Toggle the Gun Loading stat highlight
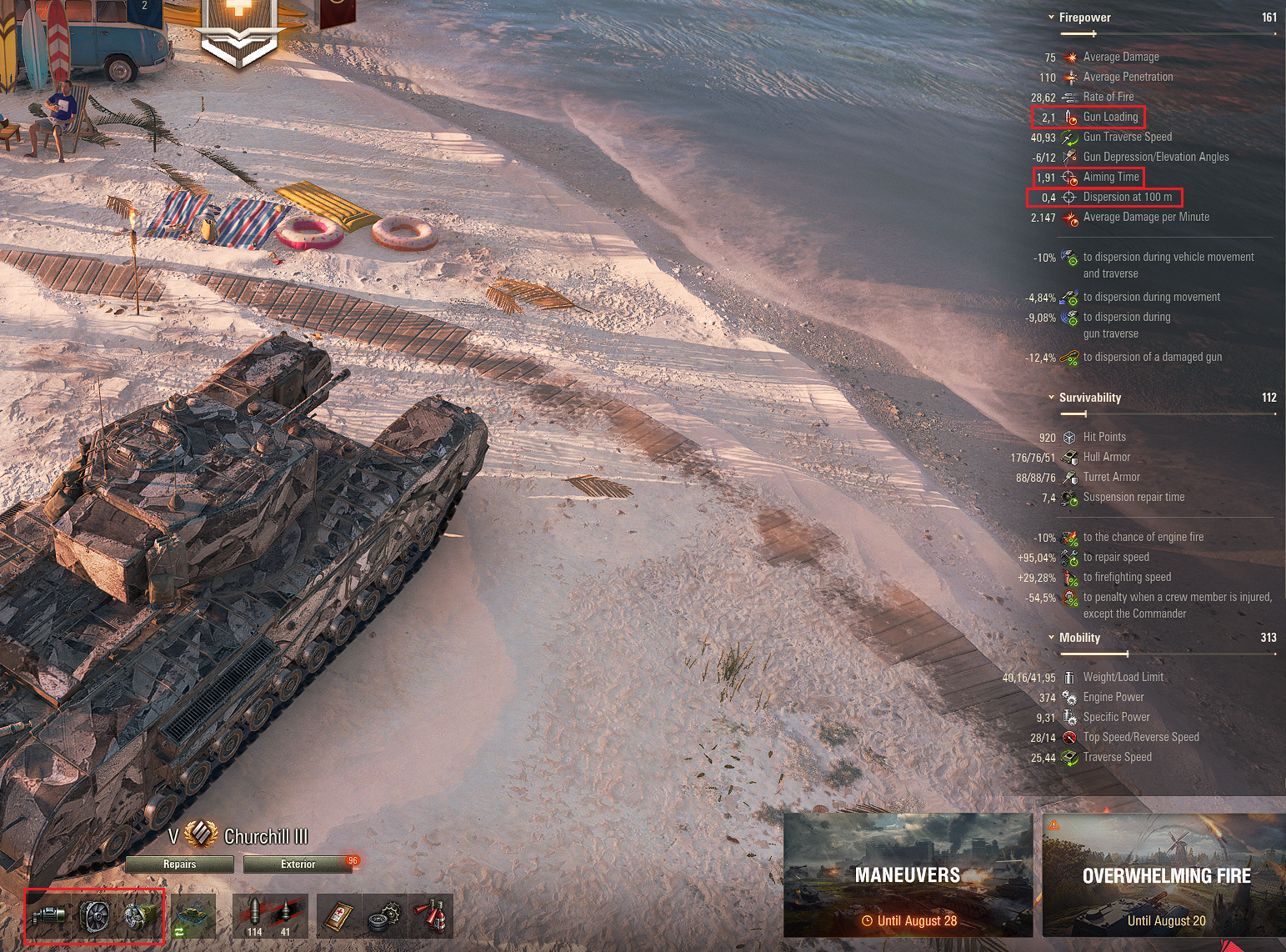Viewport: 1286px width, 952px height. 1088,117
